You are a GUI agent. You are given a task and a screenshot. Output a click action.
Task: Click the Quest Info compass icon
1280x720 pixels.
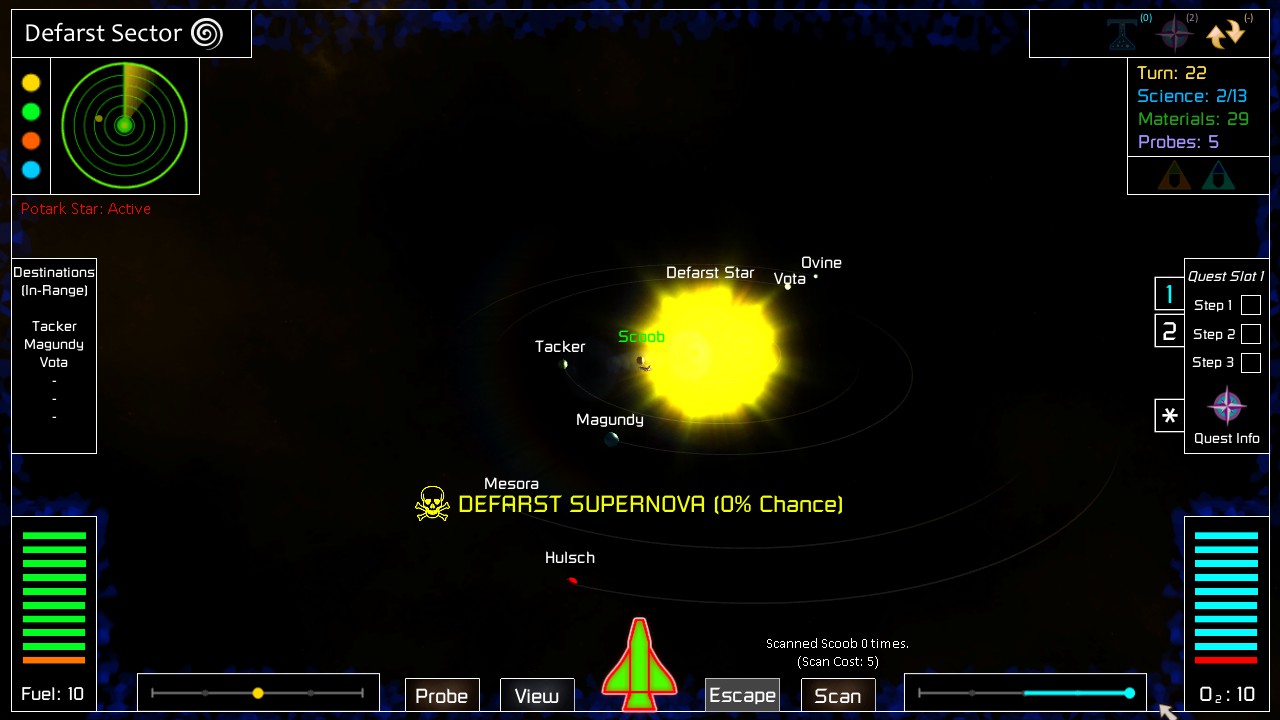[x=1226, y=406]
